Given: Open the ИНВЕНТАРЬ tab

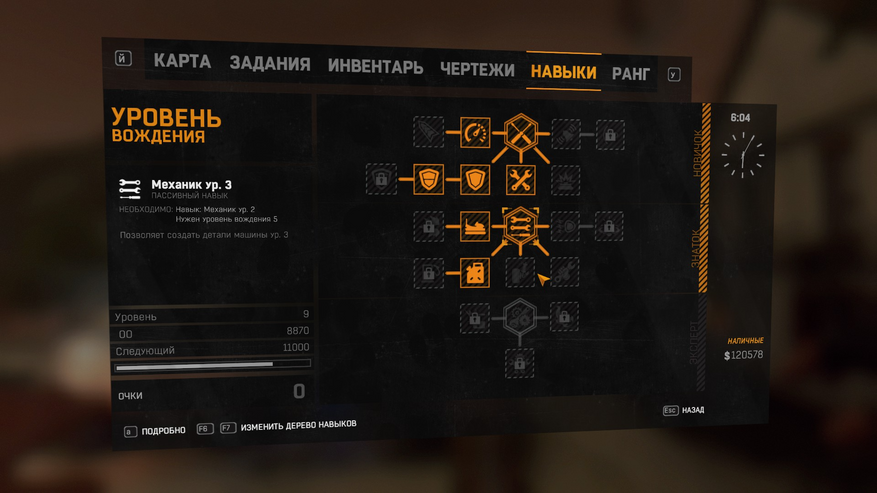Looking at the screenshot, I should click(375, 68).
